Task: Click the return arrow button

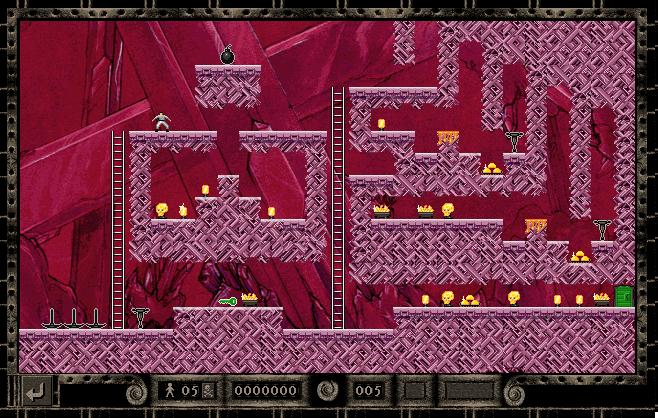Action: coord(36,390)
